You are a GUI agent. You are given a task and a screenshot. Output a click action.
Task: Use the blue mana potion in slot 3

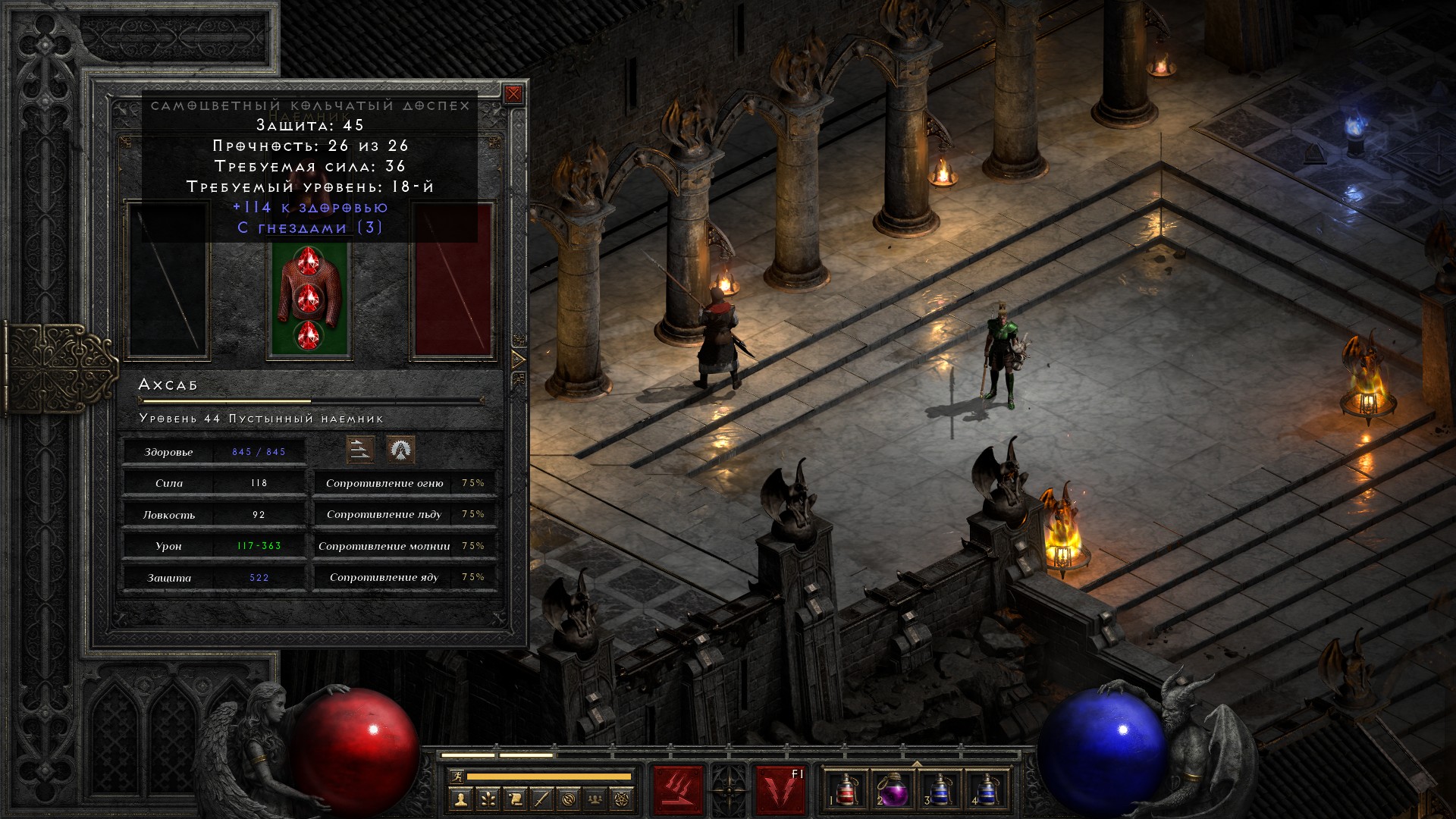point(940,789)
